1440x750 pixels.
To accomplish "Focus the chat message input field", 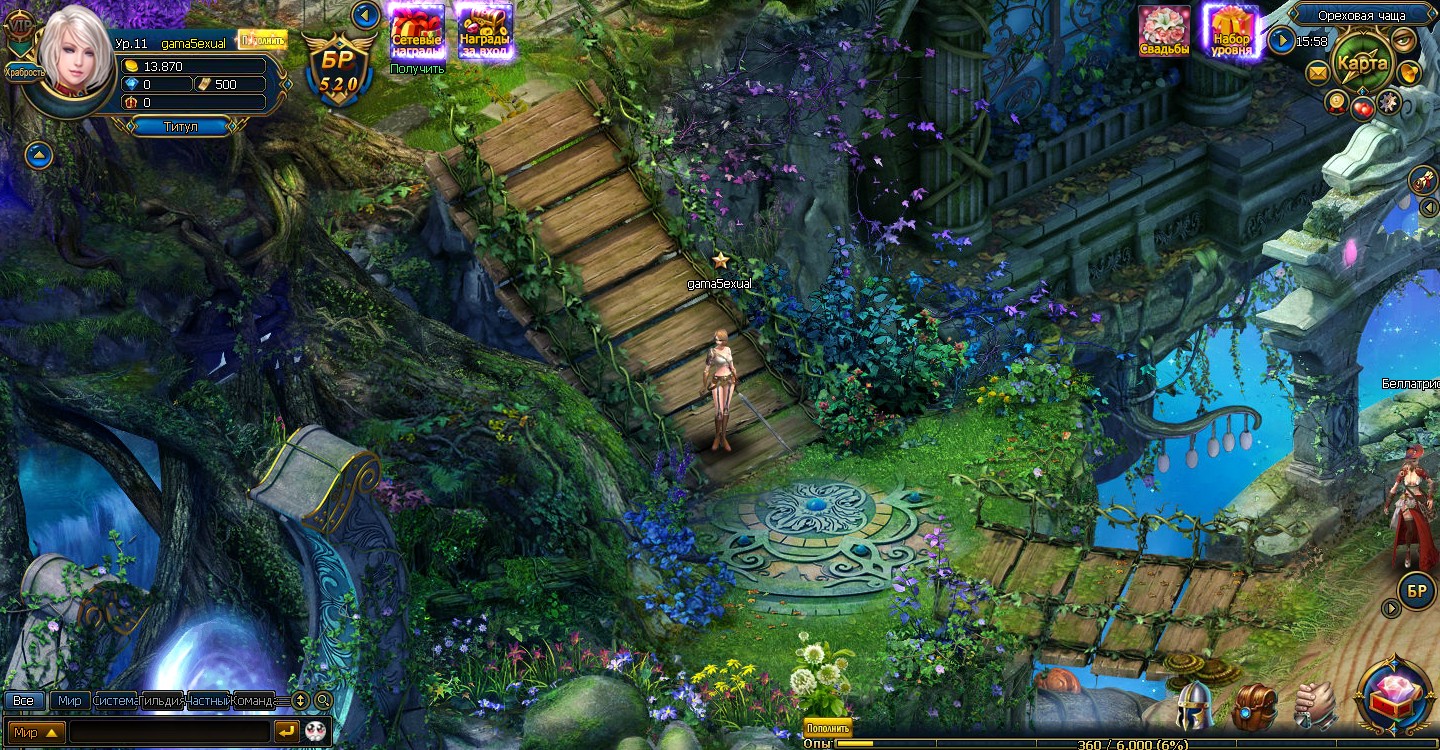I will (x=170, y=732).
